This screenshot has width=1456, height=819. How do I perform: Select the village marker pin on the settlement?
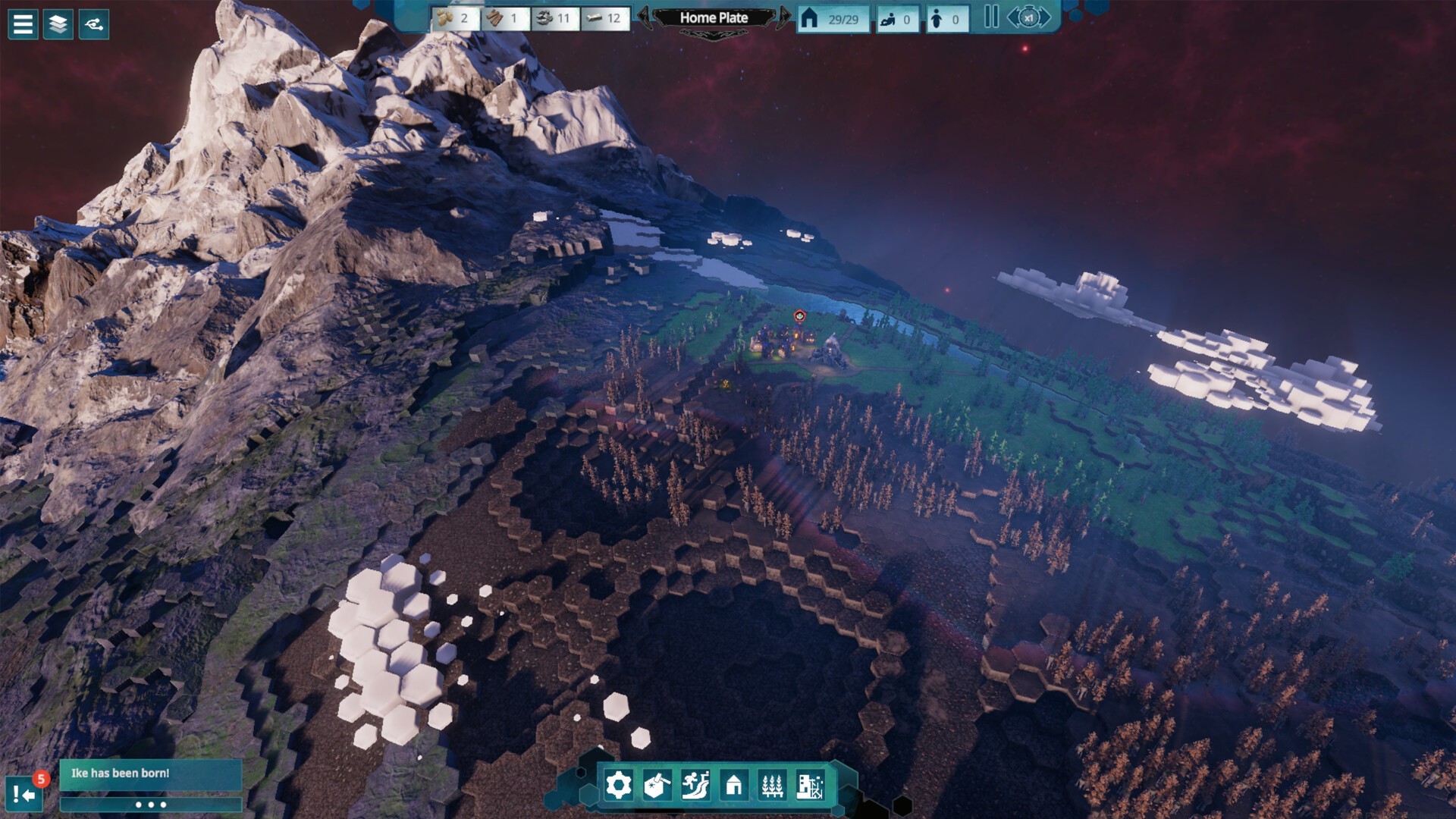point(799,316)
